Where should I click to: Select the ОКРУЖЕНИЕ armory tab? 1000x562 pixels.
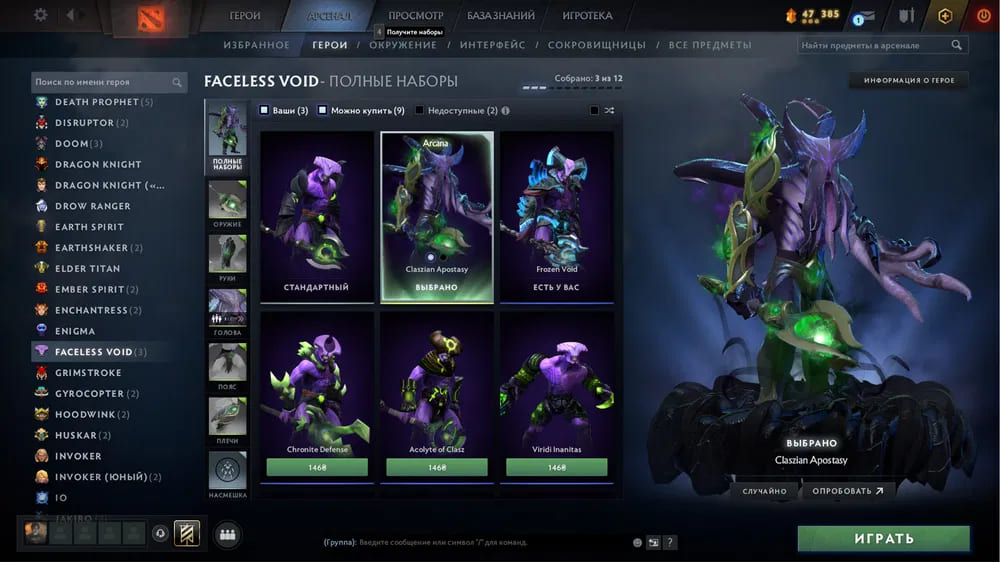pos(402,45)
